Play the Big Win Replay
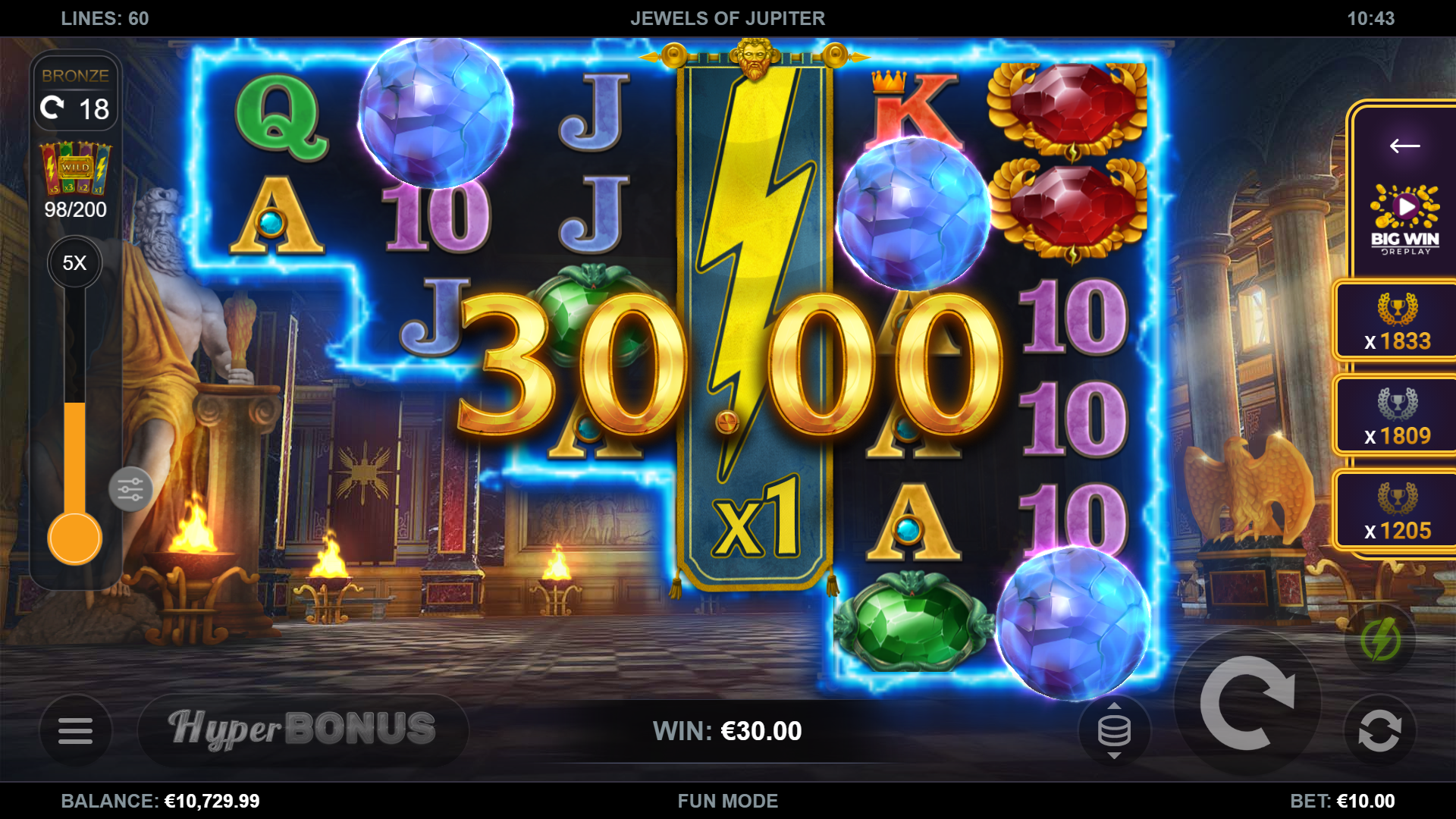The height and width of the screenshot is (819, 1456). tap(1404, 218)
